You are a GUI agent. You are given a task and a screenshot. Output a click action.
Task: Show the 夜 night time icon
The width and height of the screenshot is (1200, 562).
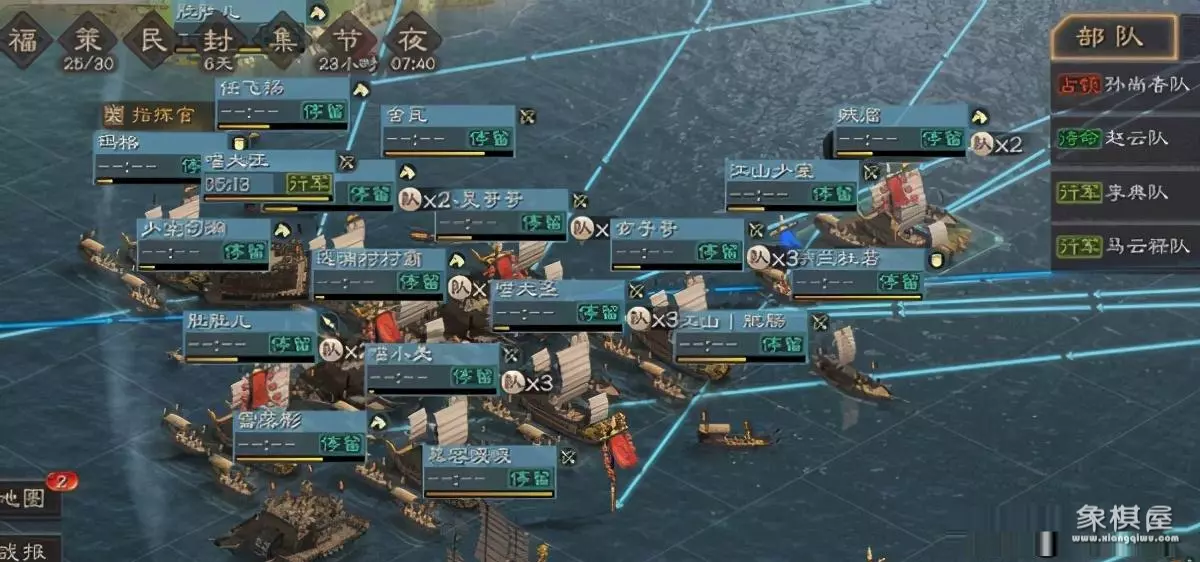click(x=412, y=41)
